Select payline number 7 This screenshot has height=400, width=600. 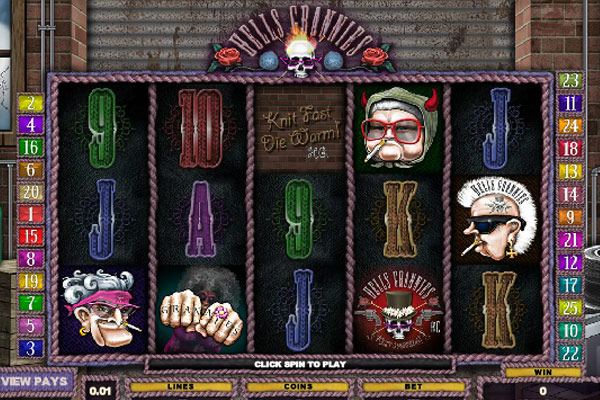point(30,303)
